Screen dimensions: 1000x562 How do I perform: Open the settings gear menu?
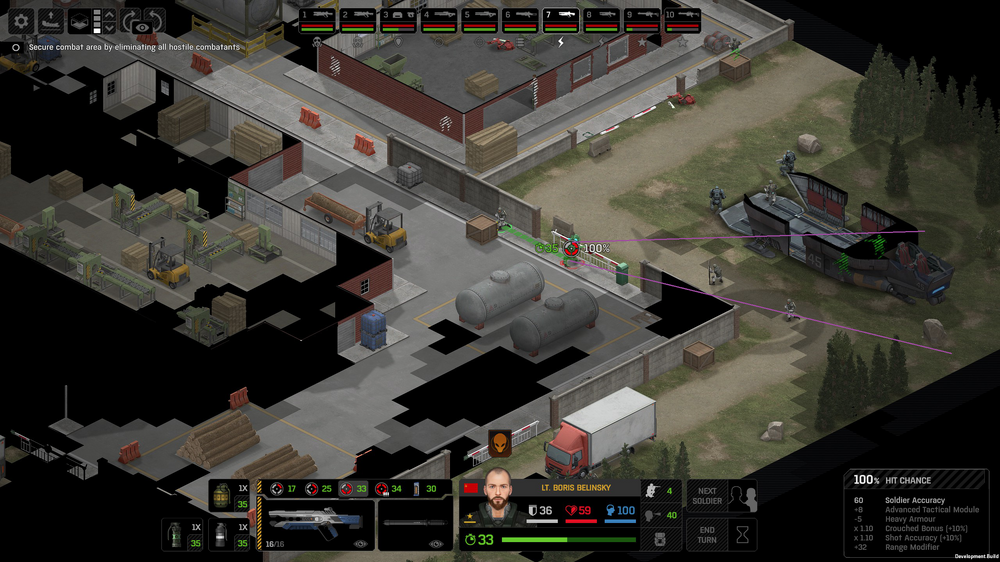21,20
